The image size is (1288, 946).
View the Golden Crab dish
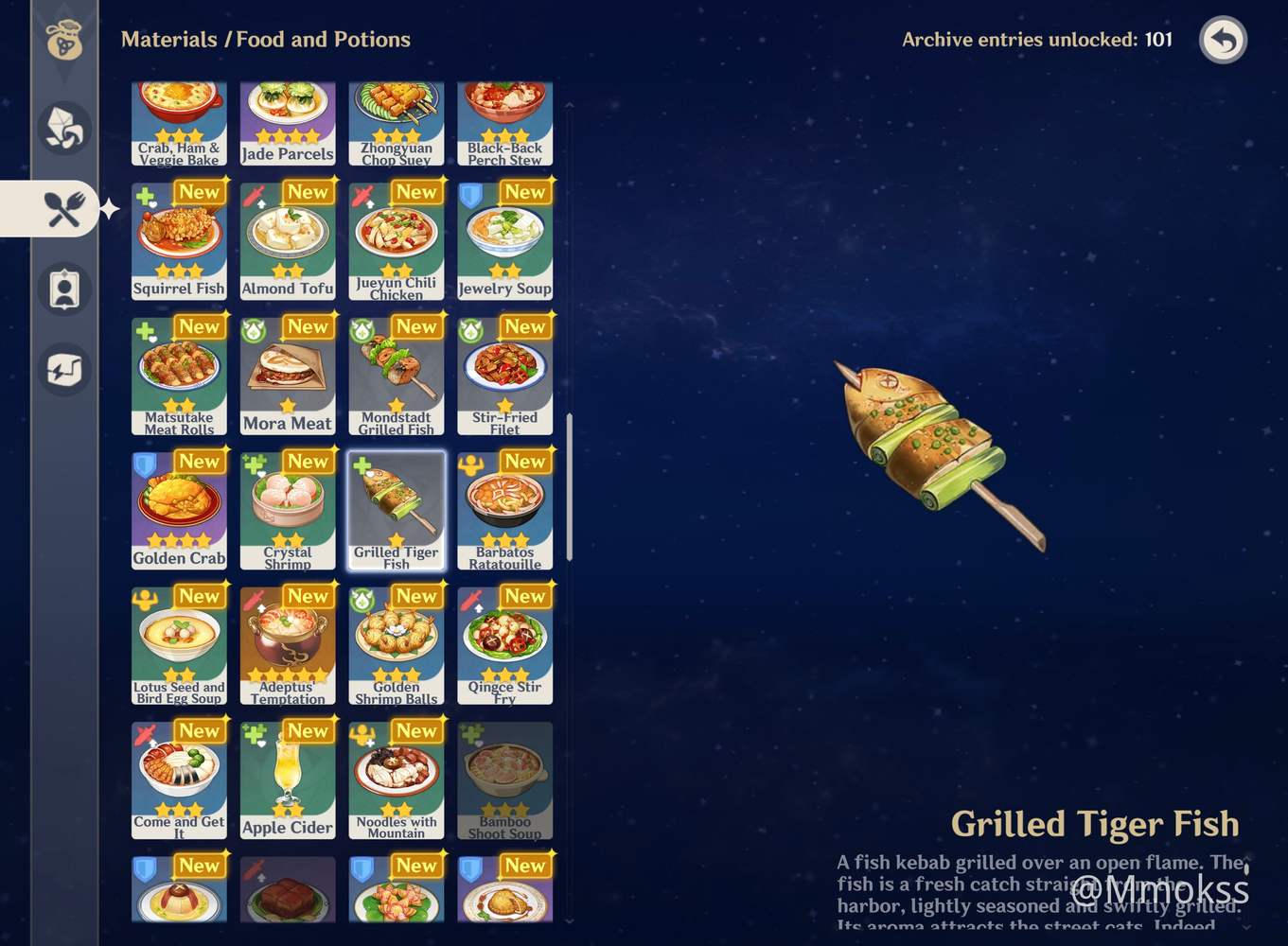pyautogui.click(x=179, y=509)
